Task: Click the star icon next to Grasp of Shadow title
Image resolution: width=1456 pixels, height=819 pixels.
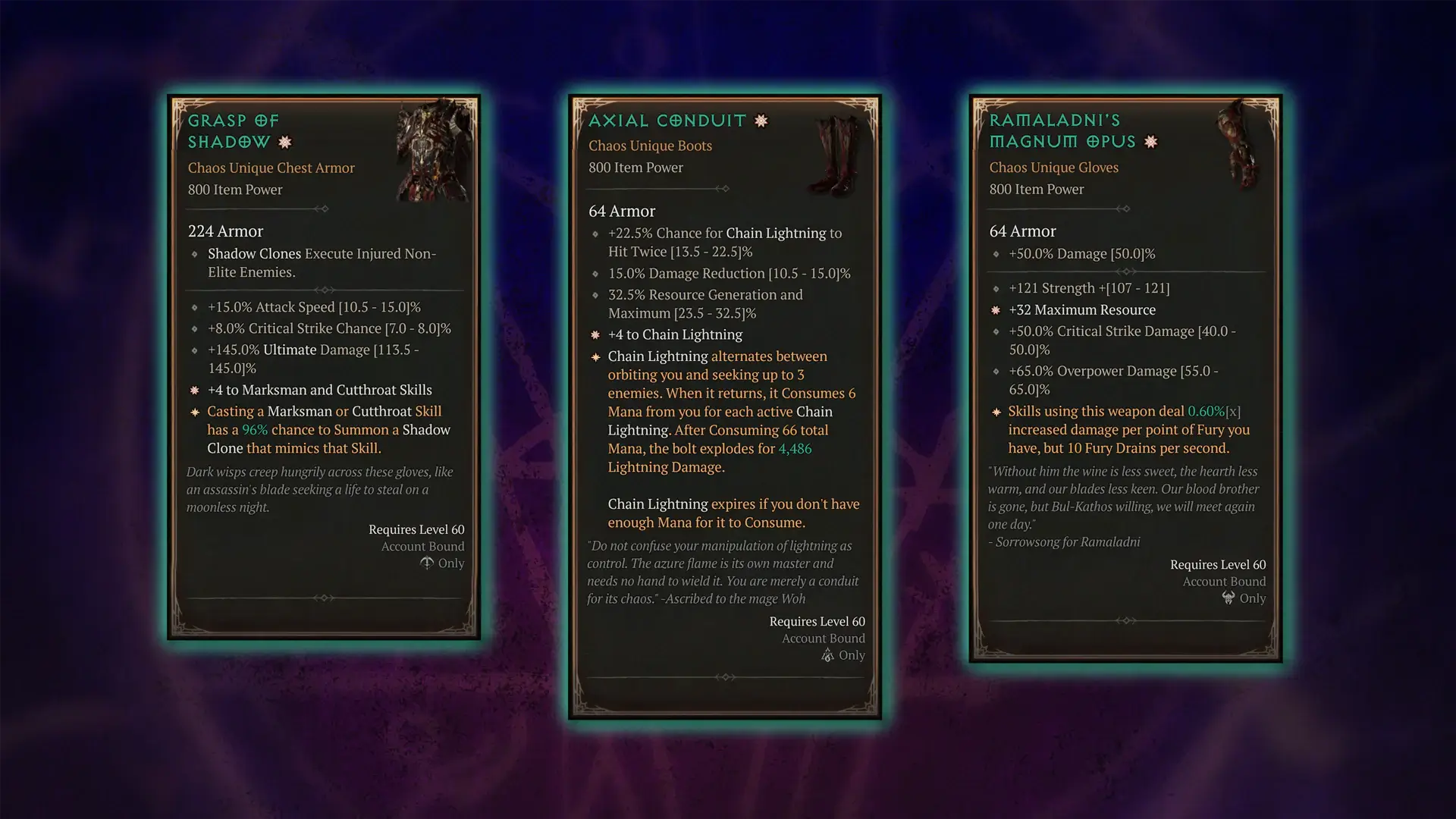Action: [284, 142]
